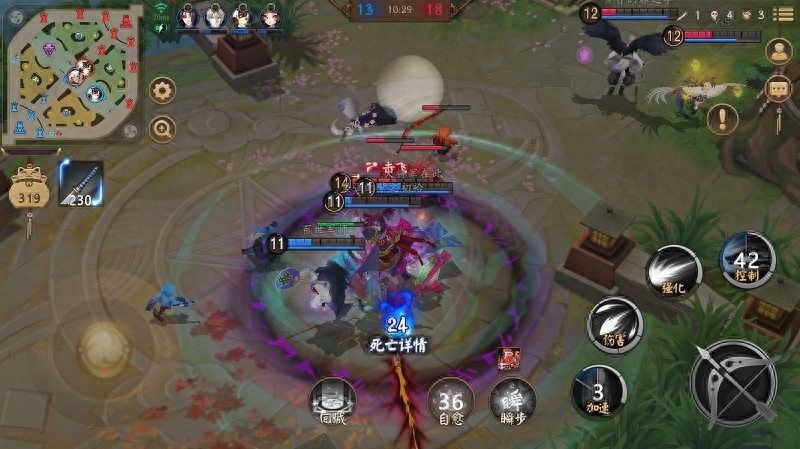The image size is (800, 449).
Task: Cast the 瞬步 flash summoner spell
Action: click(x=512, y=400)
